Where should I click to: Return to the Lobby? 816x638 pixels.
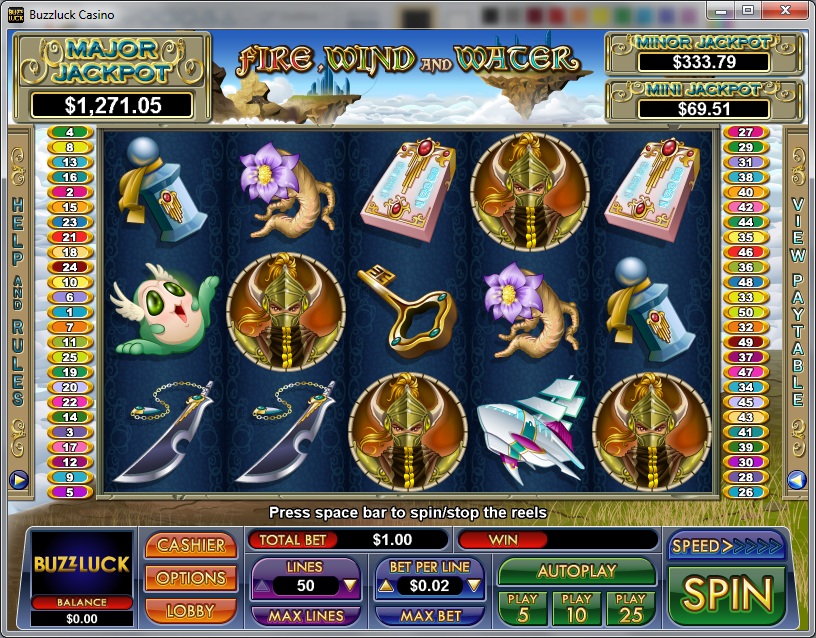[x=190, y=609]
